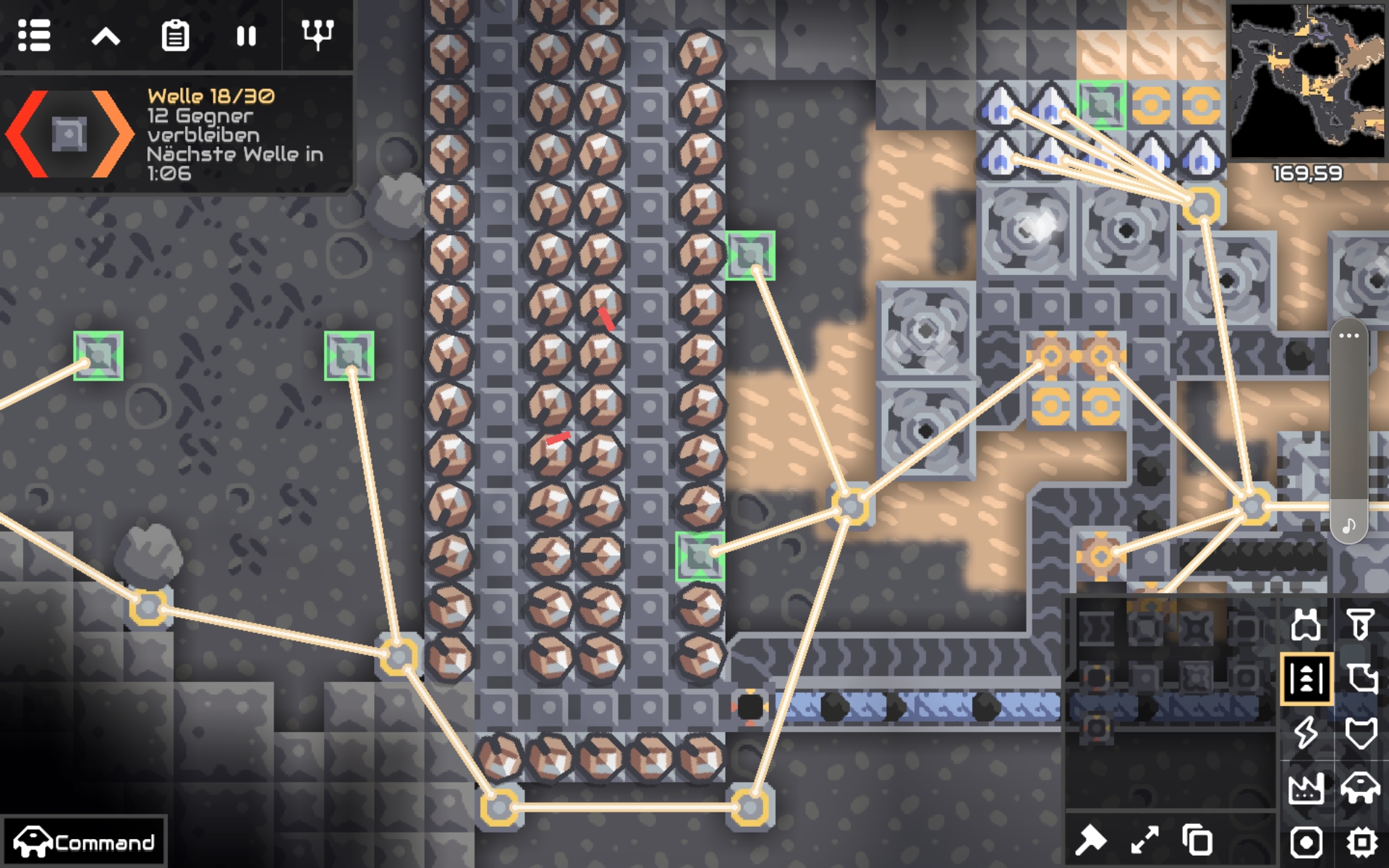
Task: Click the Welle 18/30 hexagon indicator
Action: [69, 134]
